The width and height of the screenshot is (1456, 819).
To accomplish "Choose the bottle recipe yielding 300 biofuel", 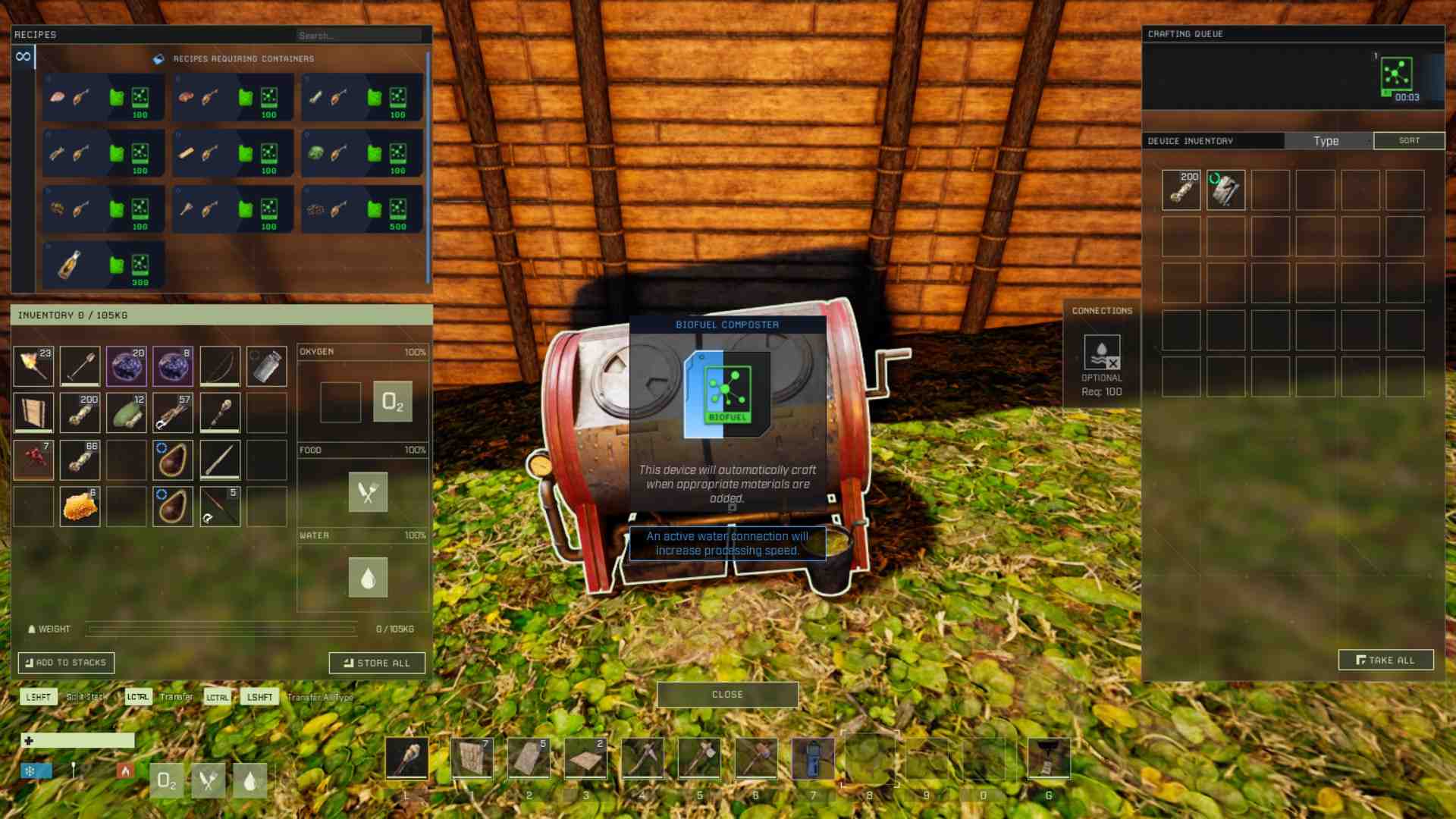I will [x=104, y=265].
